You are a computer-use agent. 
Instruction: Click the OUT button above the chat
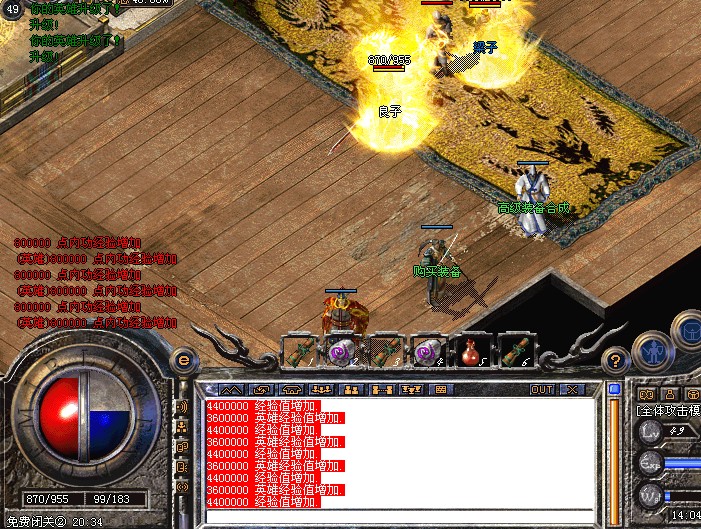coord(542,389)
